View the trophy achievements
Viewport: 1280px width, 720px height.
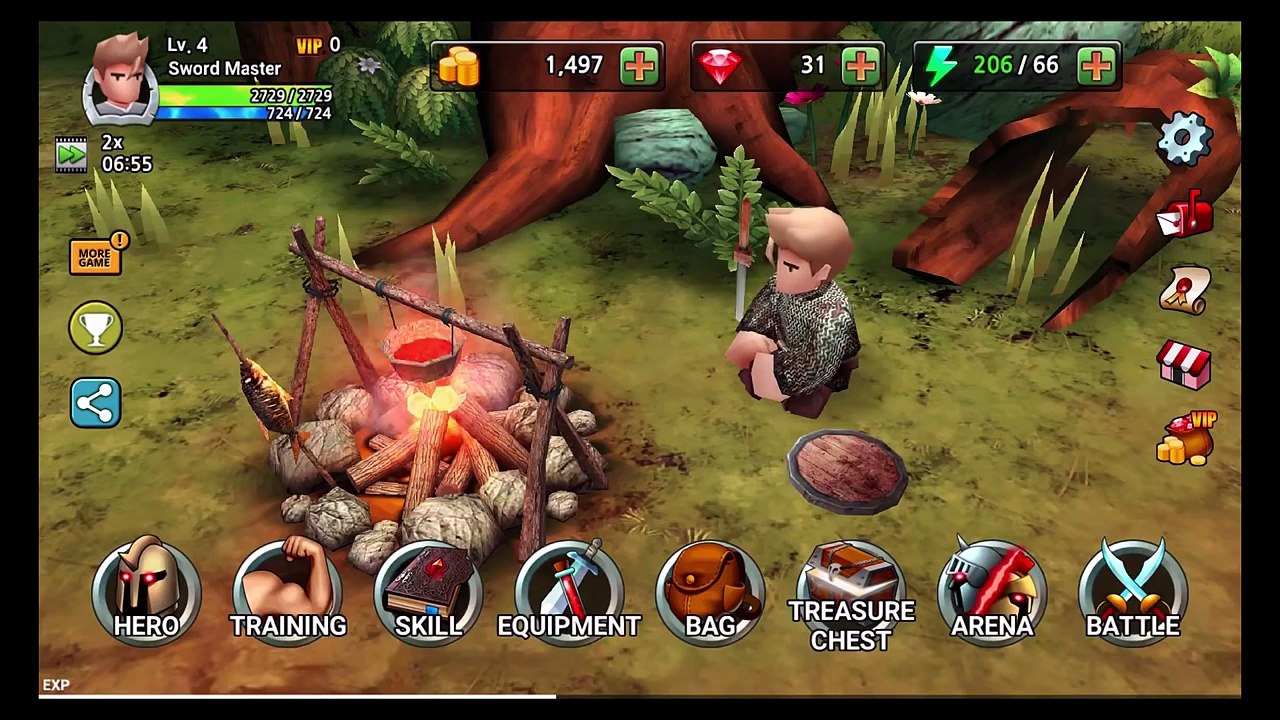(x=96, y=328)
